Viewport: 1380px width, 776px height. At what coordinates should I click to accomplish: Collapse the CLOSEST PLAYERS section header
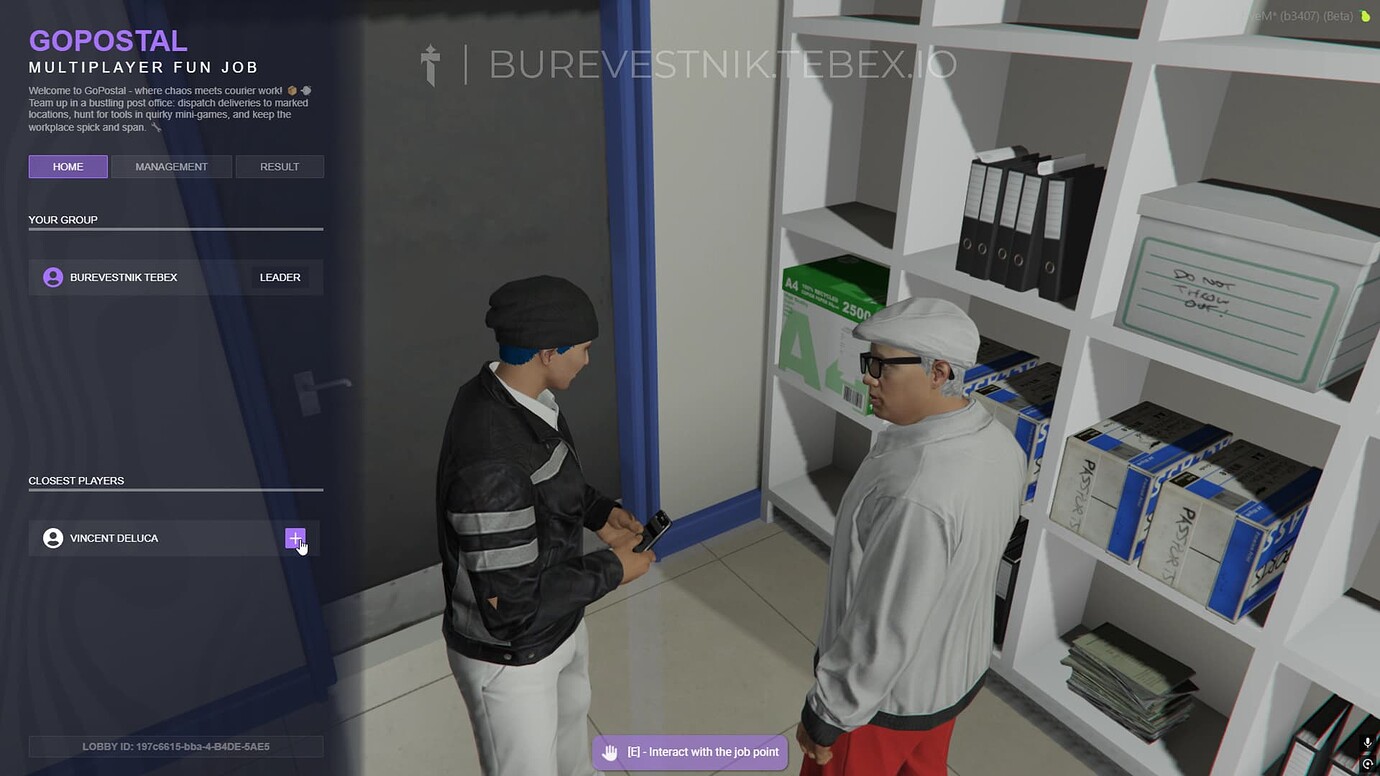(76, 480)
